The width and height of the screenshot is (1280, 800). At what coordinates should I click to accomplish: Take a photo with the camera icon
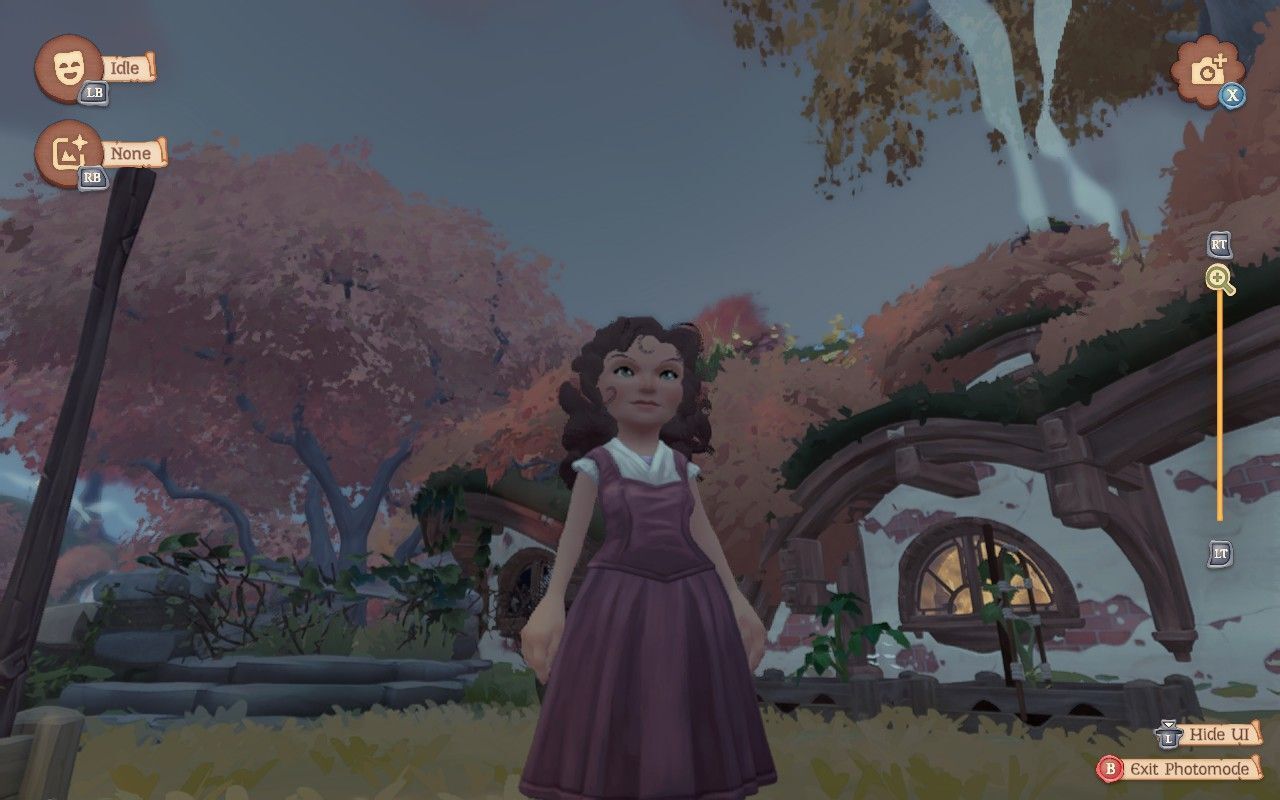(1208, 70)
